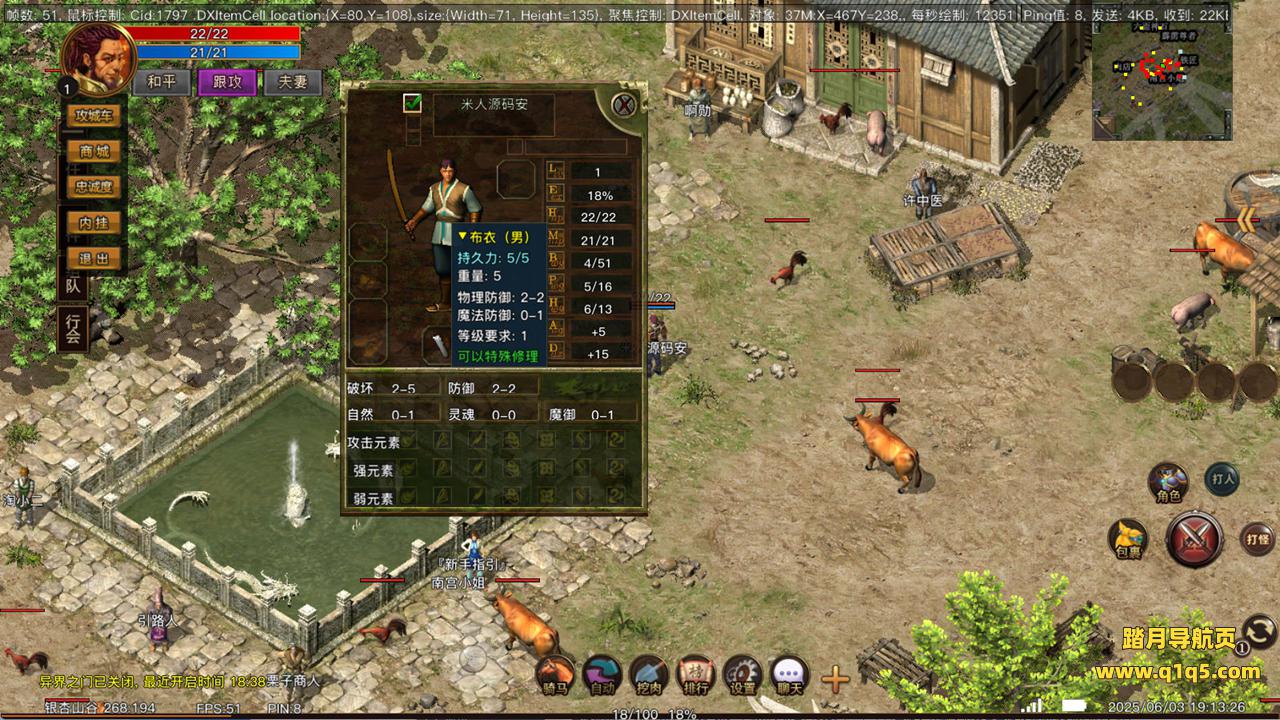The width and height of the screenshot is (1280, 720).
Task: Close the character equipment panel
Action: tap(624, 104)
